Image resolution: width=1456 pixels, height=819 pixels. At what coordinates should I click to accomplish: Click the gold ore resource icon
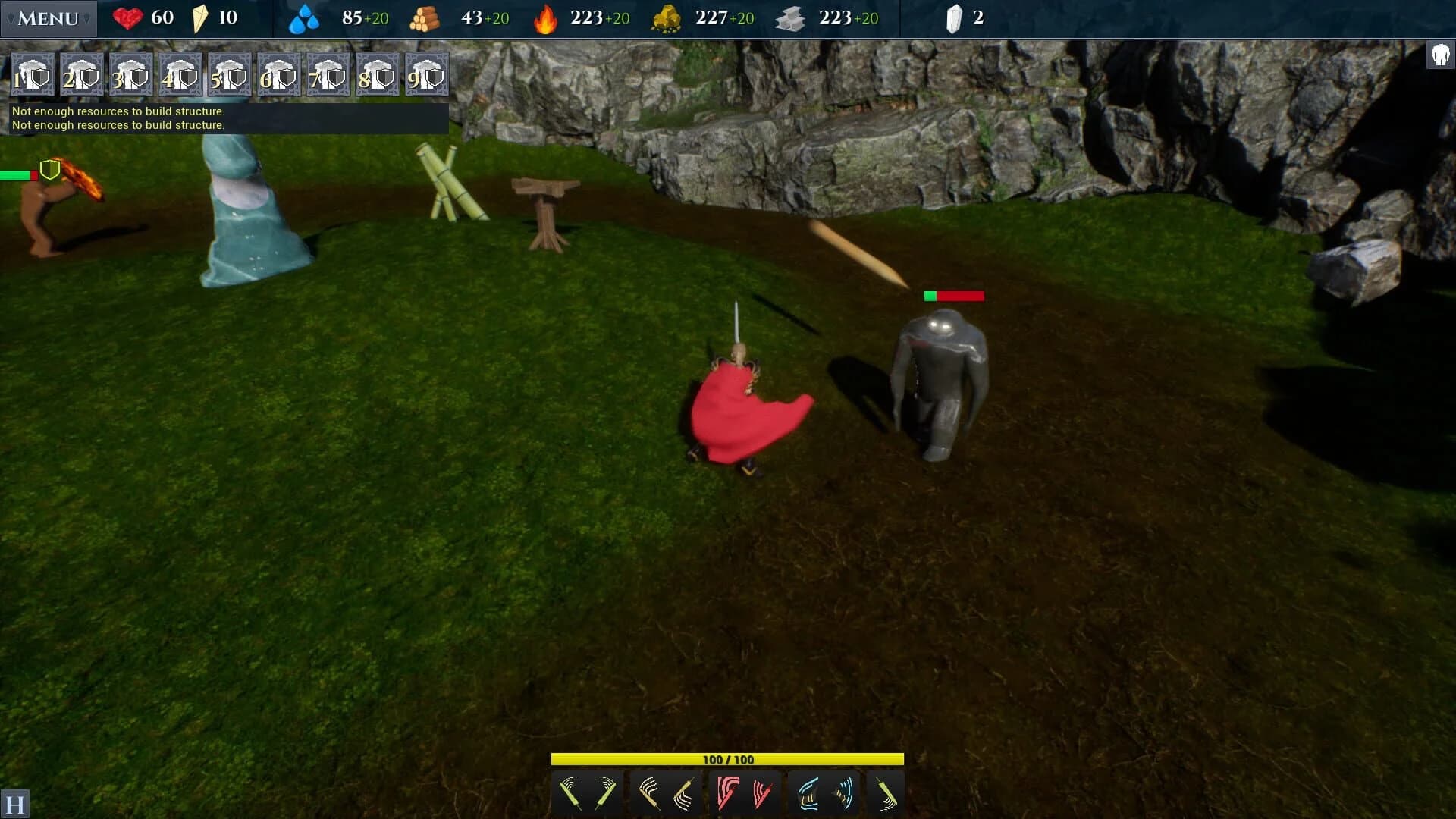tap(667, 18)
